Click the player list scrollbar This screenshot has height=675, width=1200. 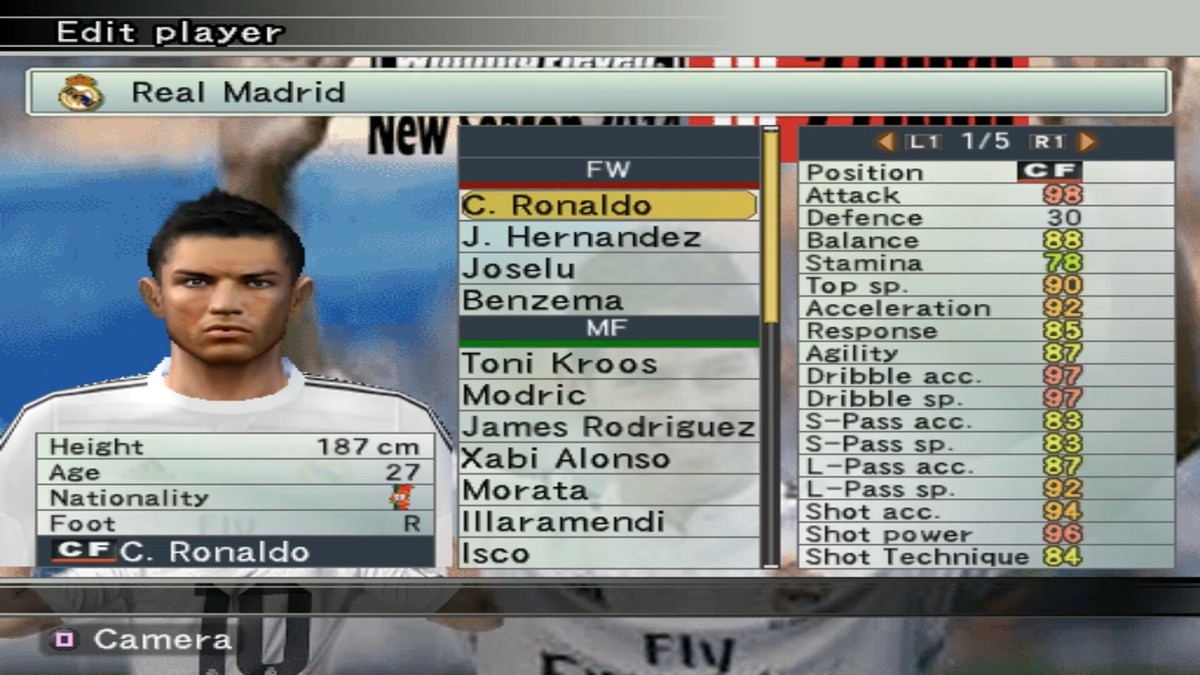[771, 350]
